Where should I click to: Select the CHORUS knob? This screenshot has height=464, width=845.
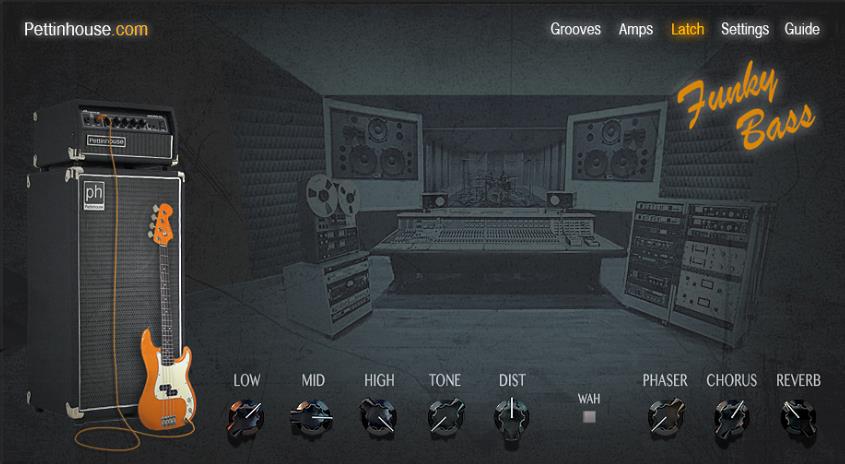coord(731,414)
